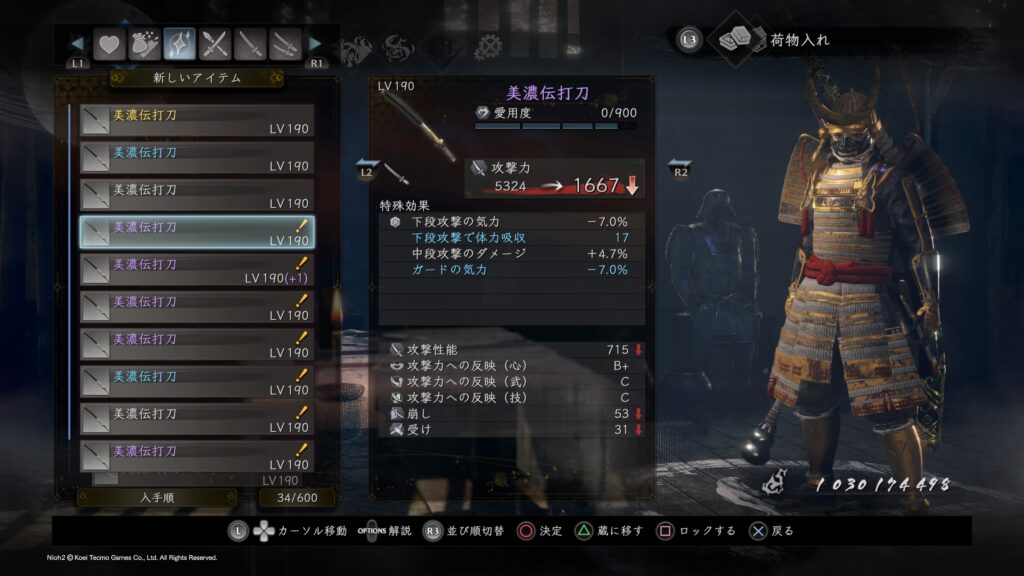Screen dimensions: 1024x576
Task: Choose the 美濃伝打刀 marked LV190(+1)
Action: (197, 270)
